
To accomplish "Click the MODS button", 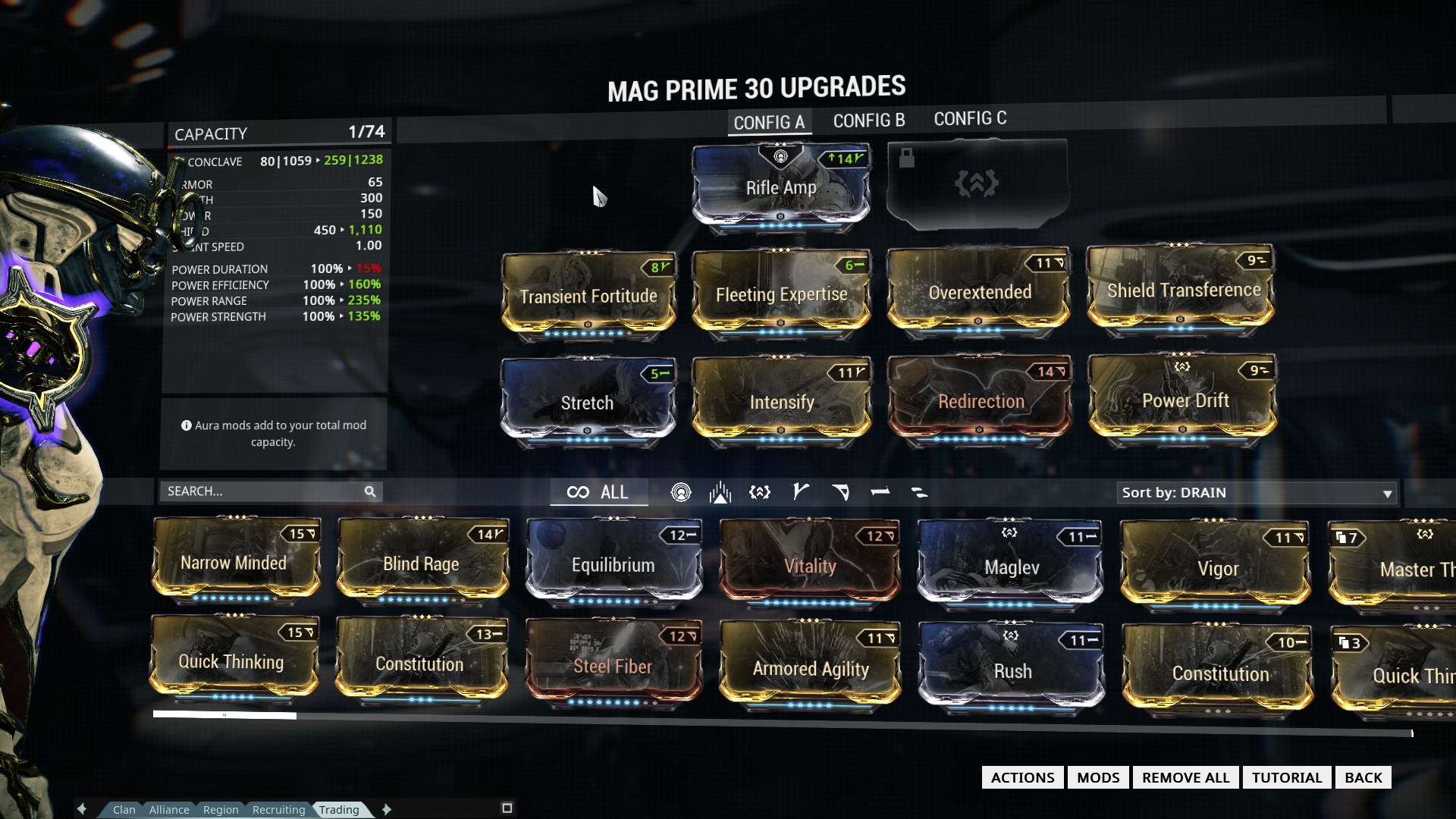I will (x=1097, y=777).
